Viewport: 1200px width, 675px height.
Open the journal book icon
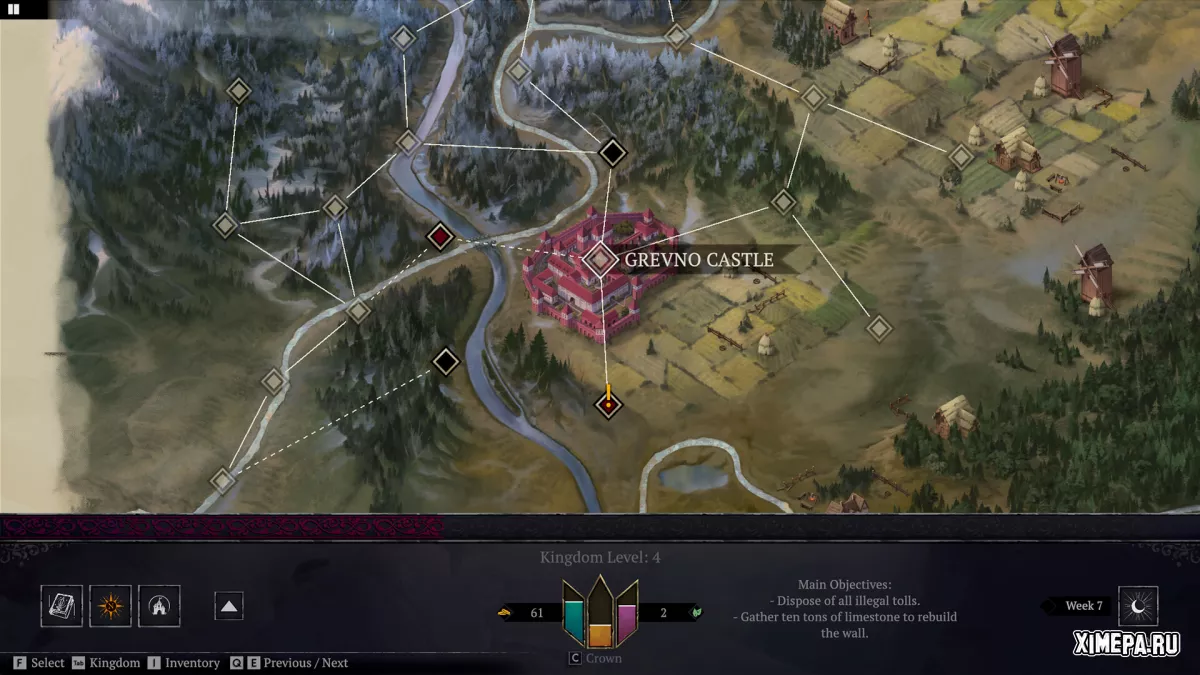pyautogui.click(x=62, y=606)
